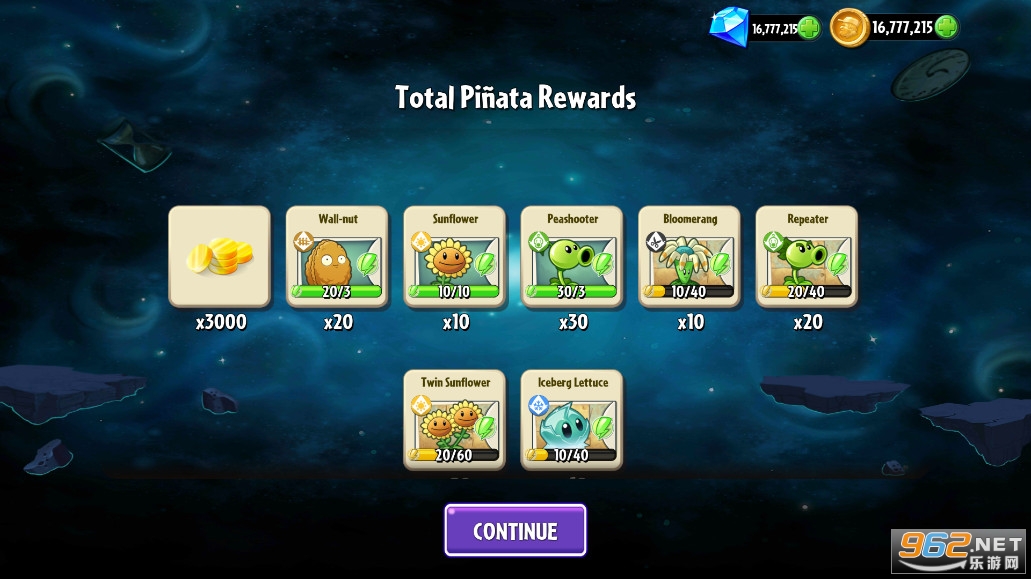Screen dimensions: 1031x579
Task: Click the Peashooter reward card
Action: click(x=572, y=256)
